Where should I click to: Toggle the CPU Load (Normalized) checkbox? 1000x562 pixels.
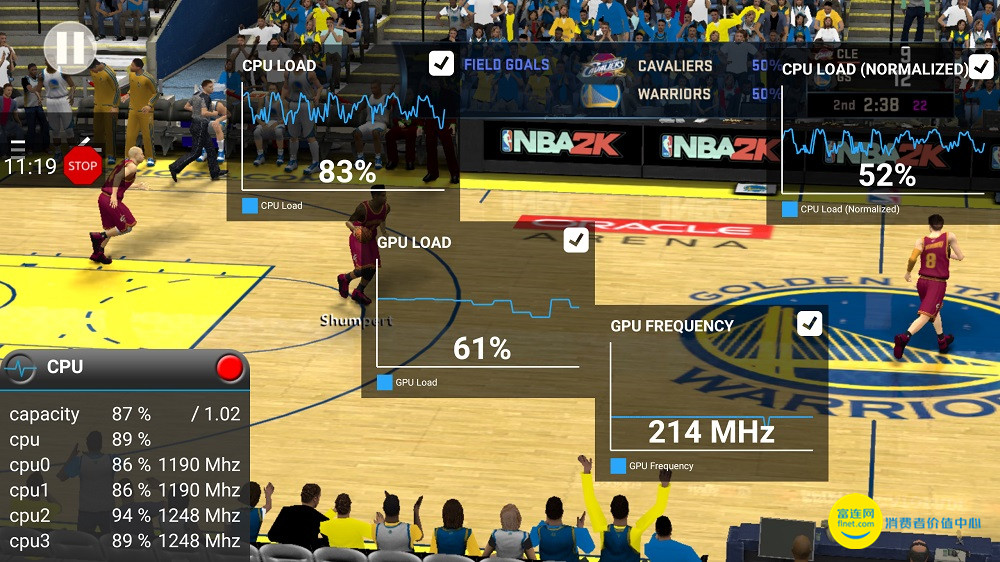pyautogui.click(x=981, y=68)
